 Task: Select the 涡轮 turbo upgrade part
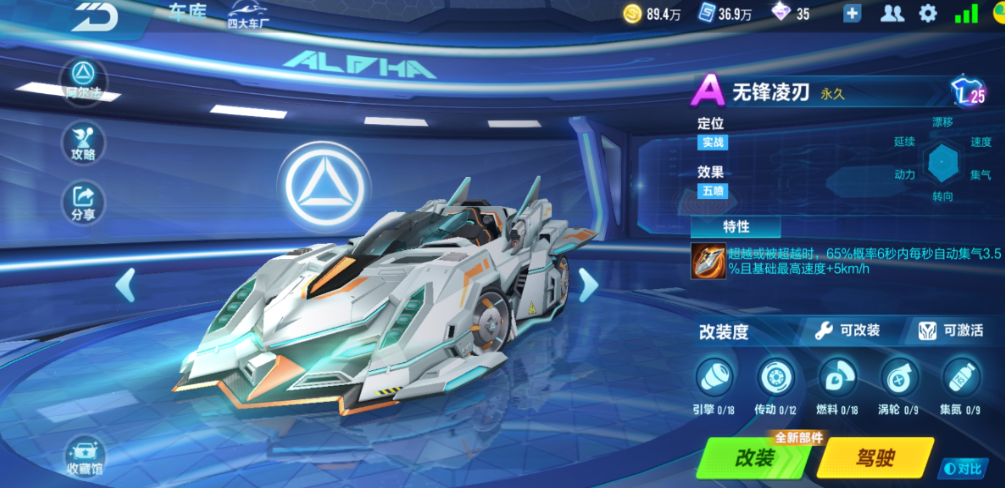click(899, 376)
